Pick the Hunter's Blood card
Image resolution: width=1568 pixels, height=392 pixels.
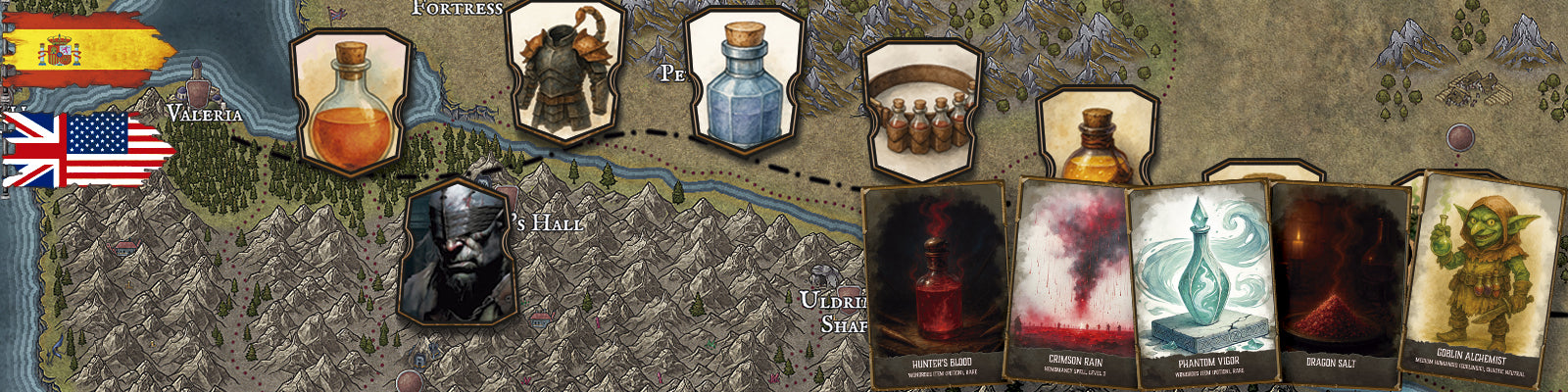(x=936, y=284)
